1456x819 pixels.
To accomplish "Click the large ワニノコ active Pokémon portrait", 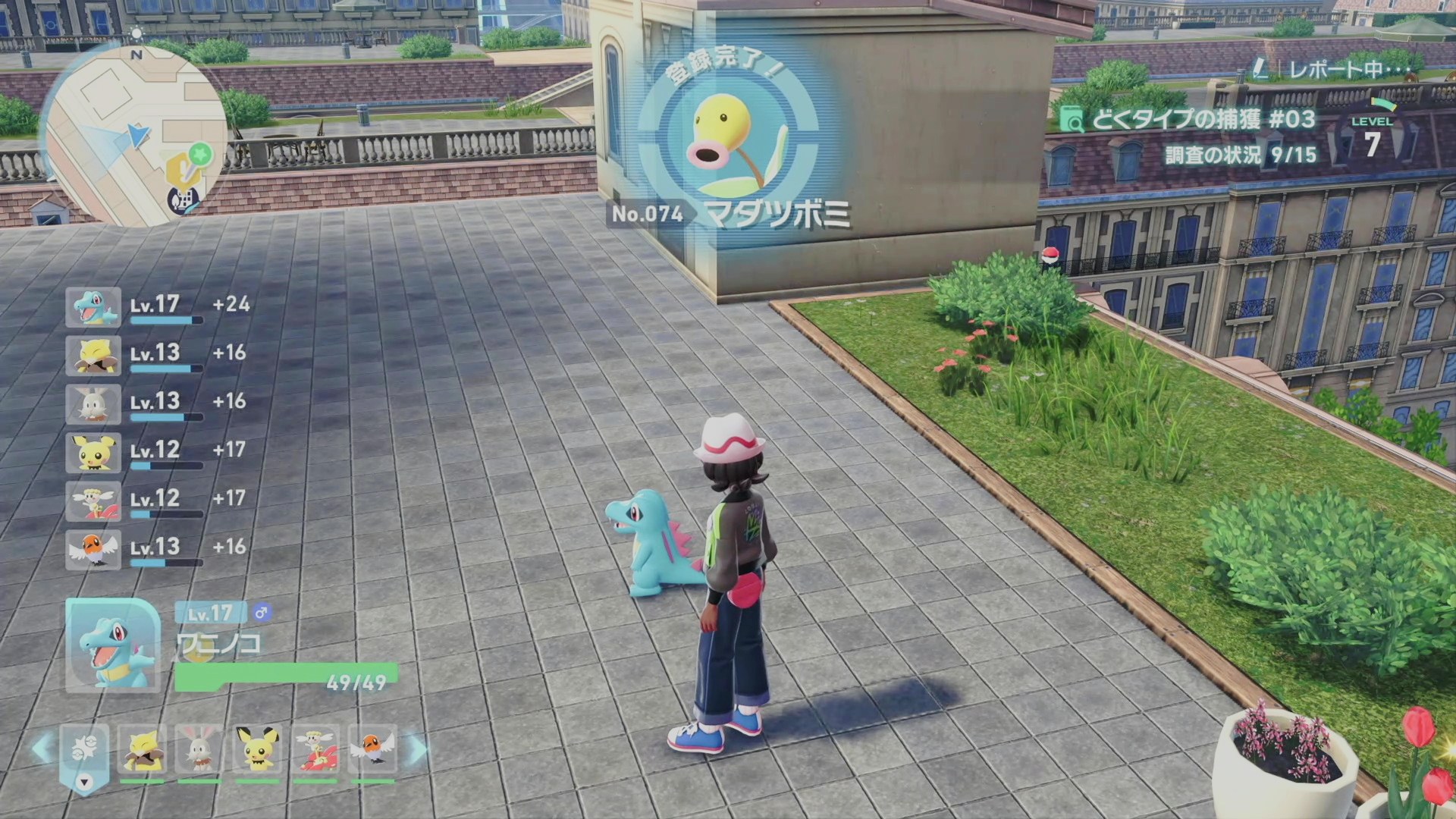I will (x=113, y=645).
